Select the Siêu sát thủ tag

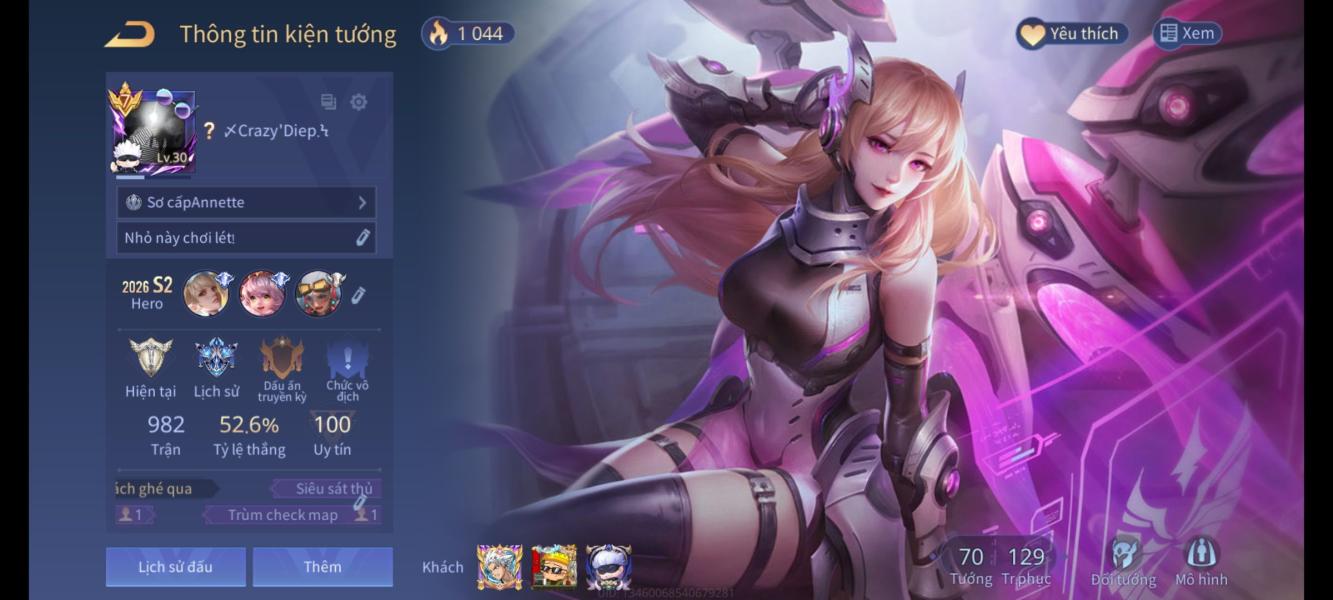pyautogui.click(x=326, y=489)
